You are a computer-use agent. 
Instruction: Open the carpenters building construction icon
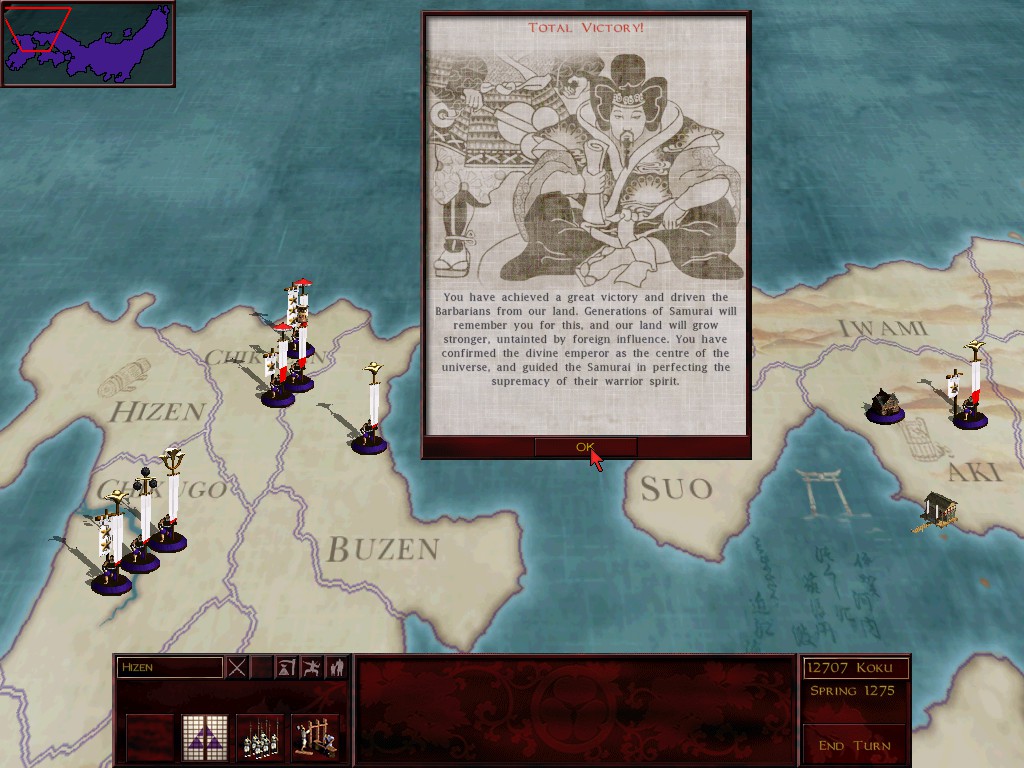click(315, 737)
